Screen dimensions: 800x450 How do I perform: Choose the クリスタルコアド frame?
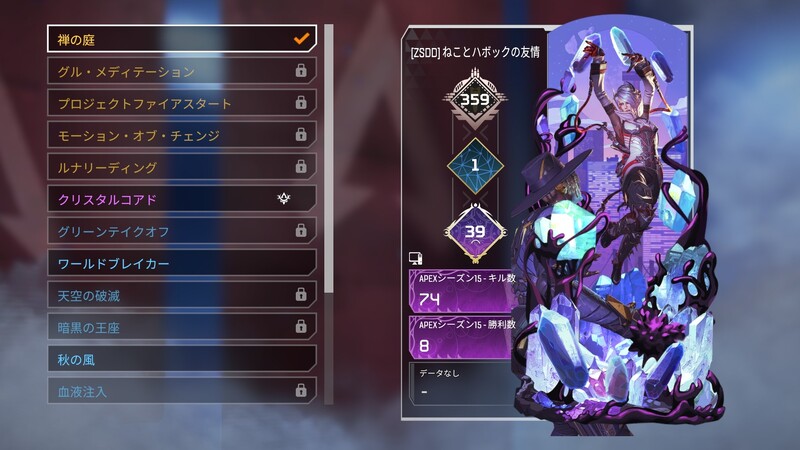pyautogui.click(x=181, y=199)
